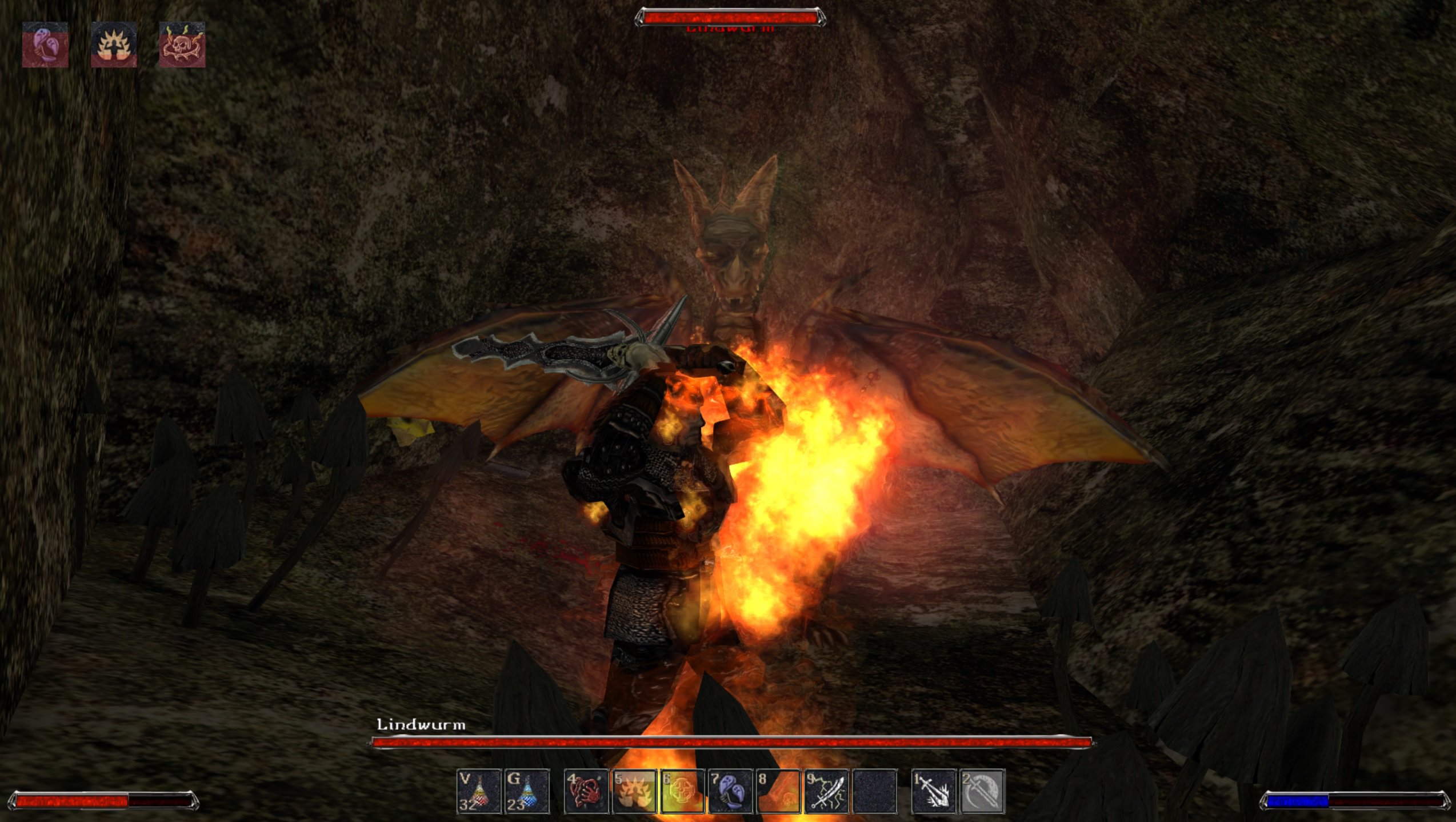Select the circled cross spell in slot 6
This screenshot has height=822, width=1456.
(682, 791)
